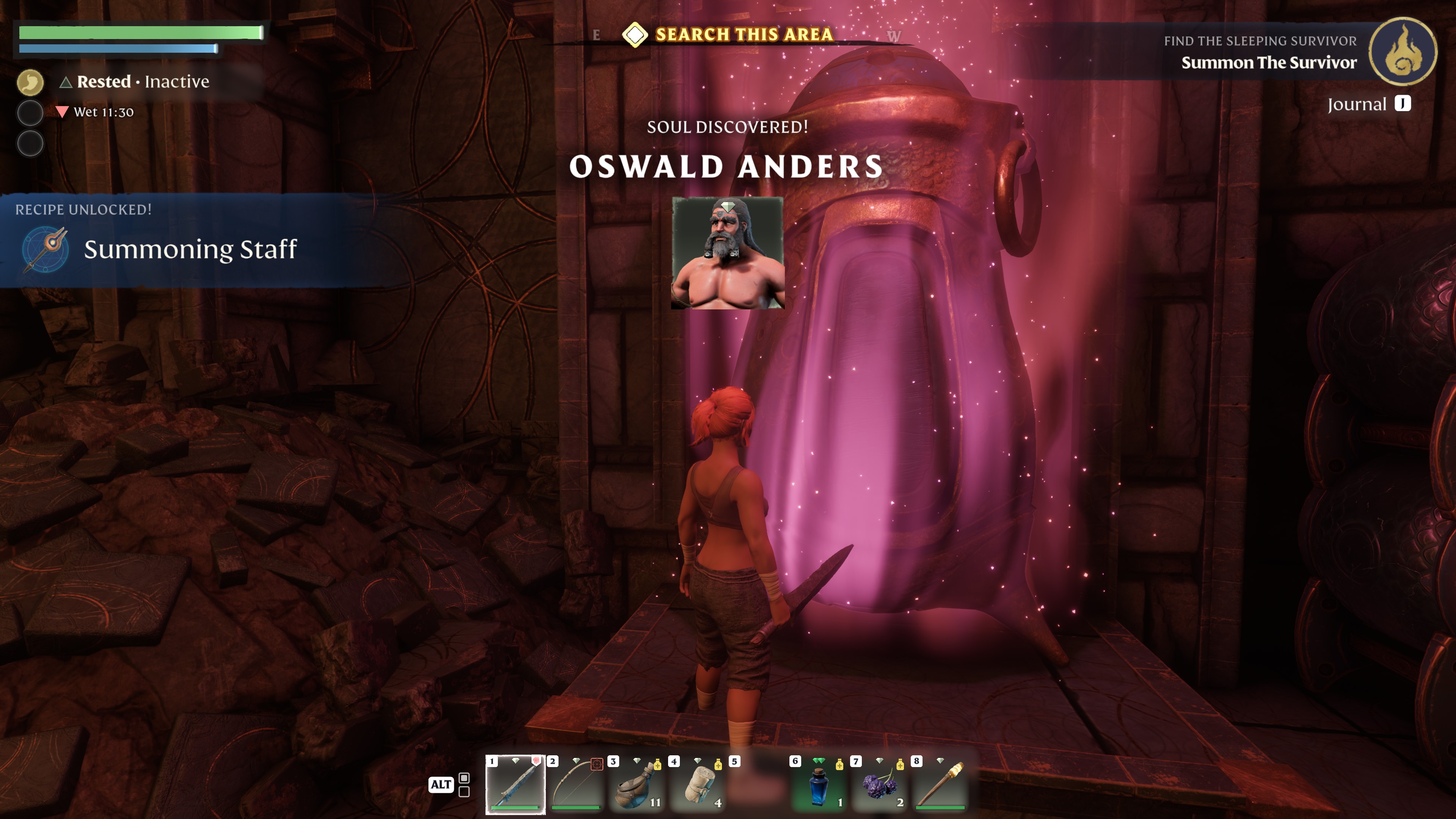Select the sword in hotbar slot 1
This screenshot has height=819, width=1456.
point(515,784)
